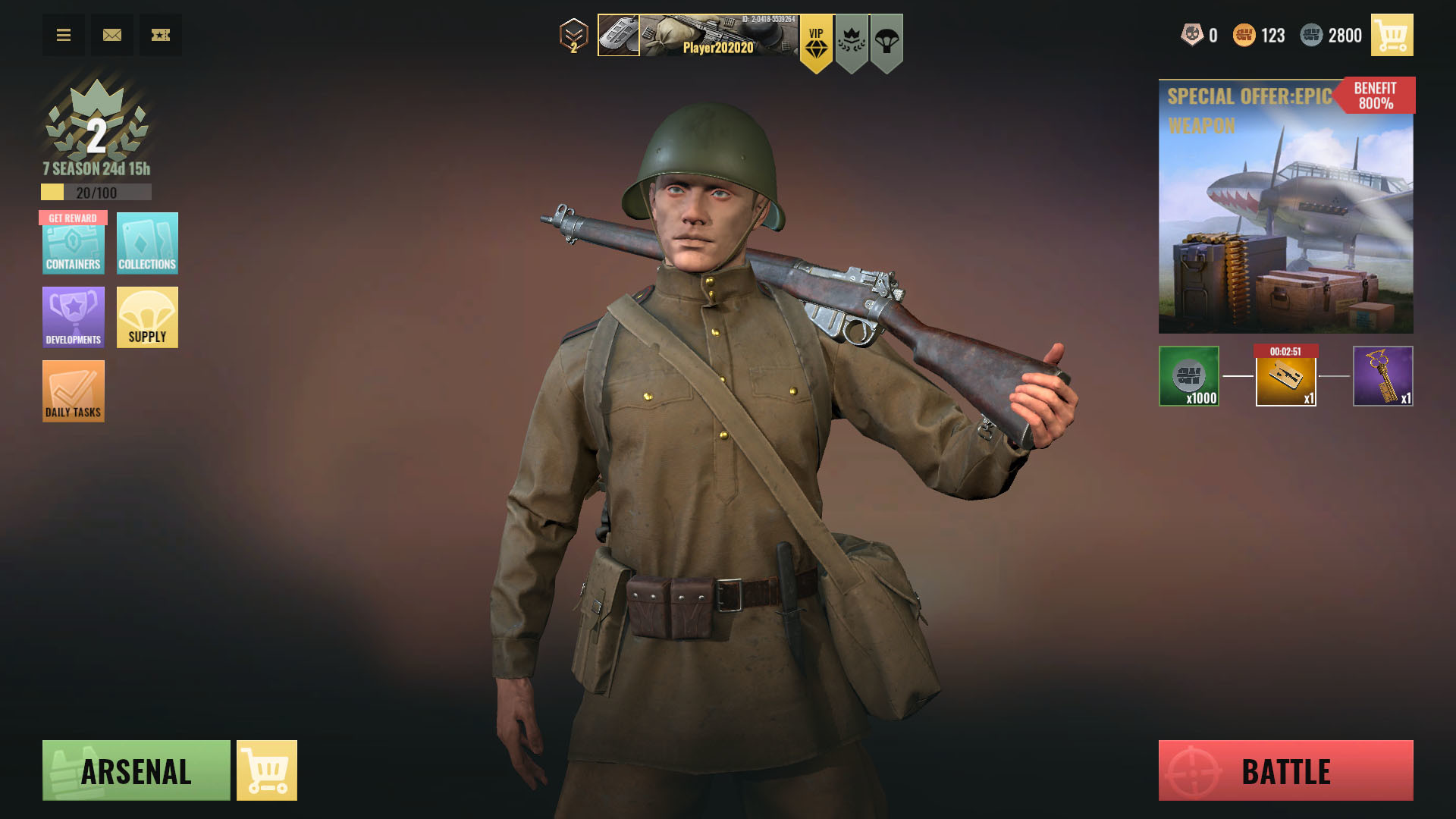Open the Developments tile
1456x819 pixels.
73,317
